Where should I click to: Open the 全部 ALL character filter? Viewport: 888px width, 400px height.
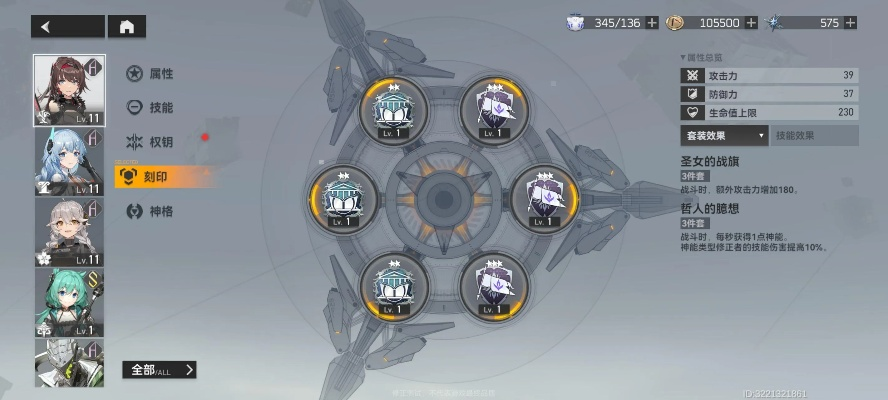(158, 370)
